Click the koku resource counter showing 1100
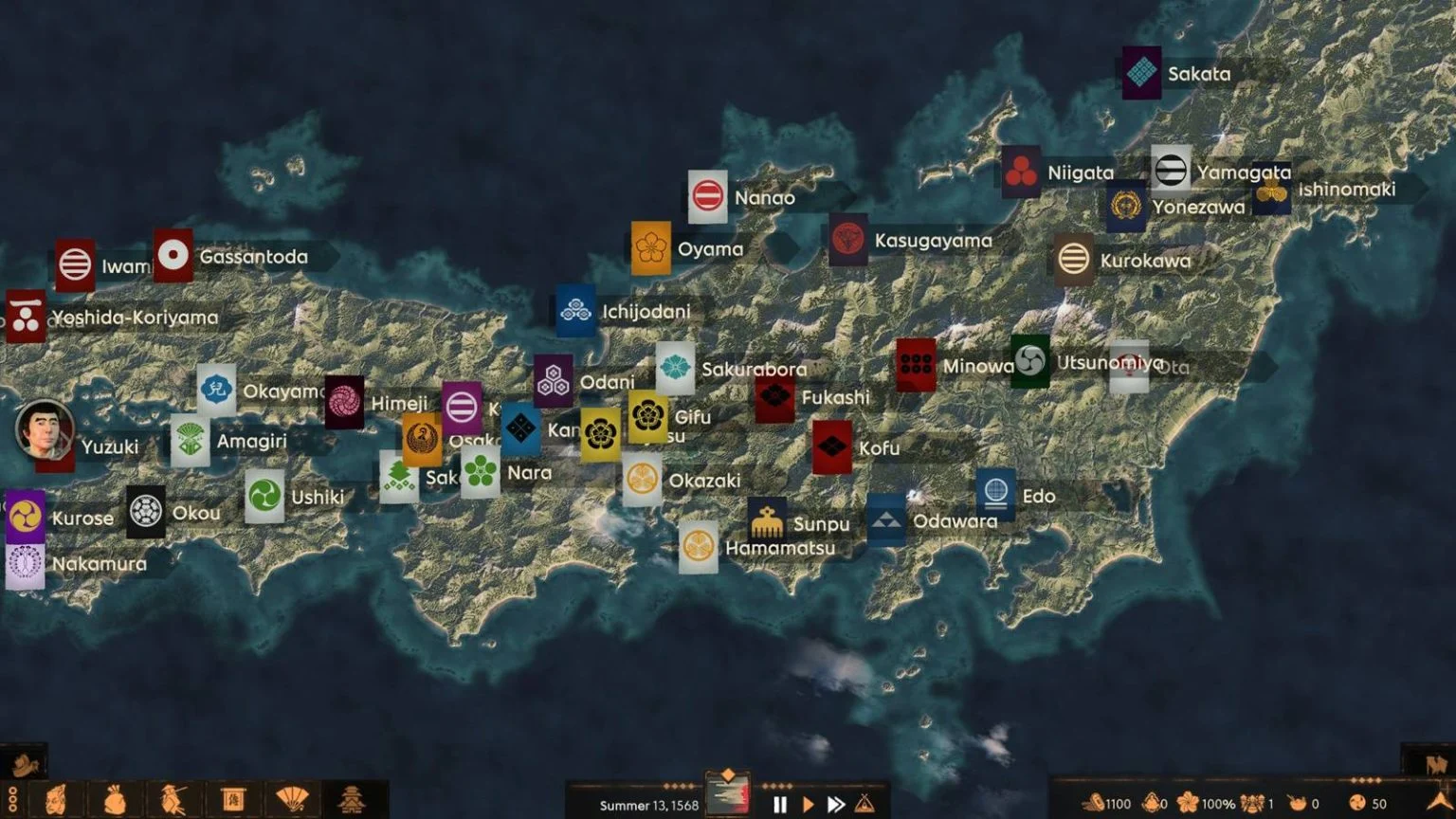 point(1104,803)
